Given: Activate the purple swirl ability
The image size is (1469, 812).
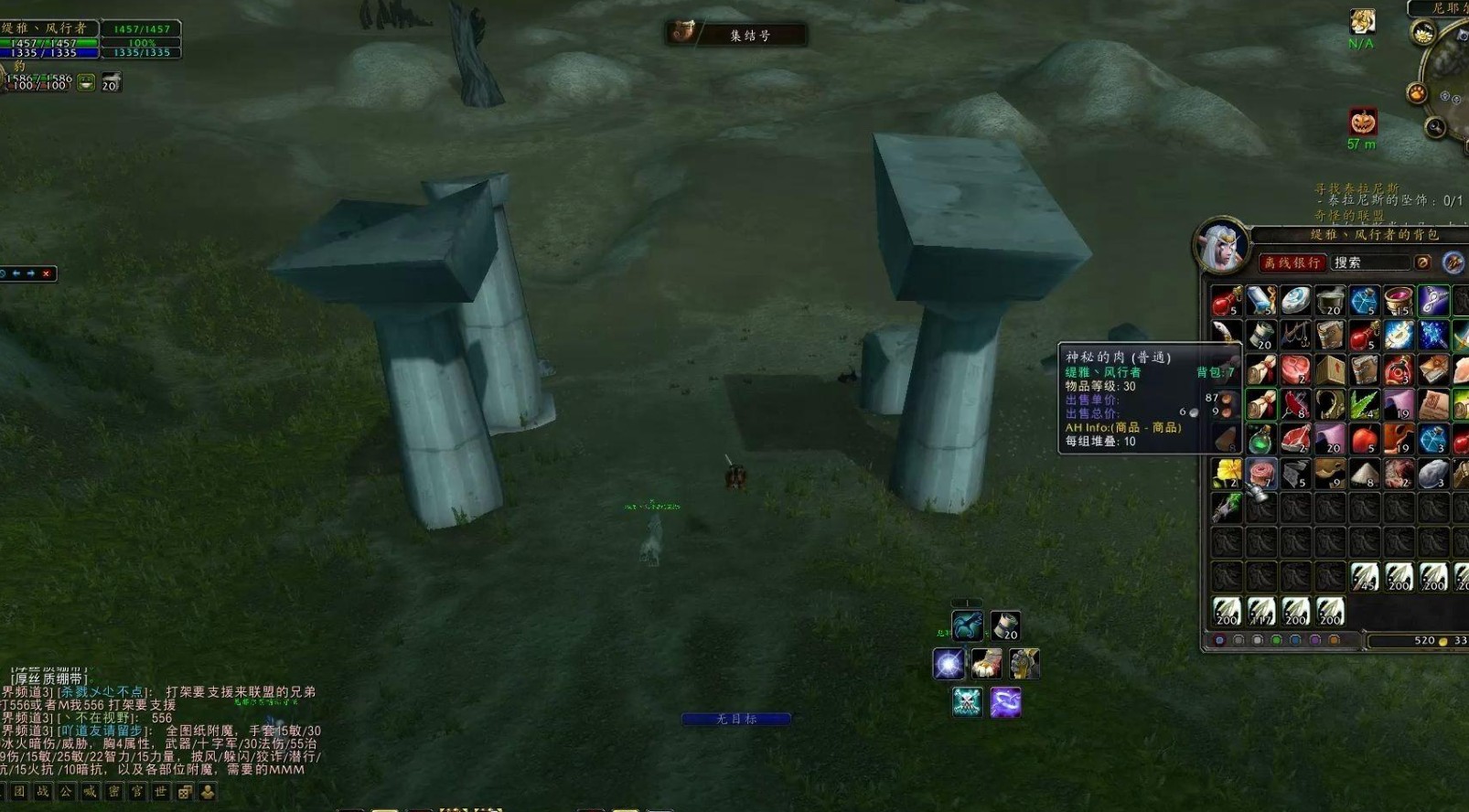Looking at the screenshot, I should coord(1005,702).
